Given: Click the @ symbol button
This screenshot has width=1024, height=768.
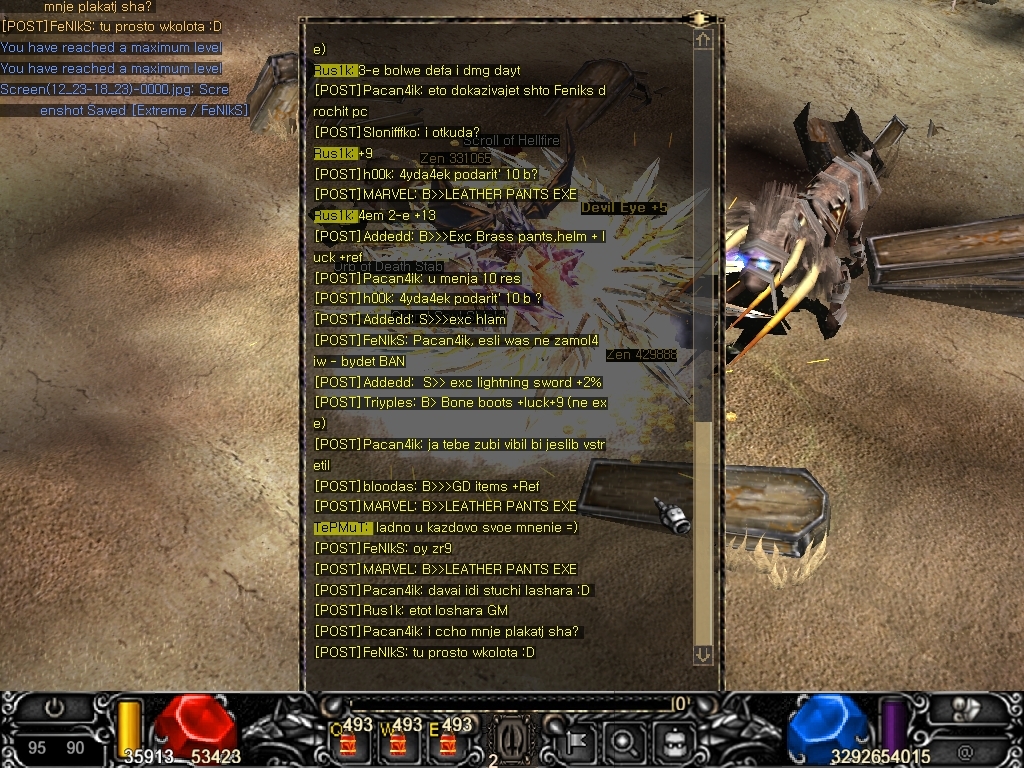Looking at the screenshot, I should 965,750.
